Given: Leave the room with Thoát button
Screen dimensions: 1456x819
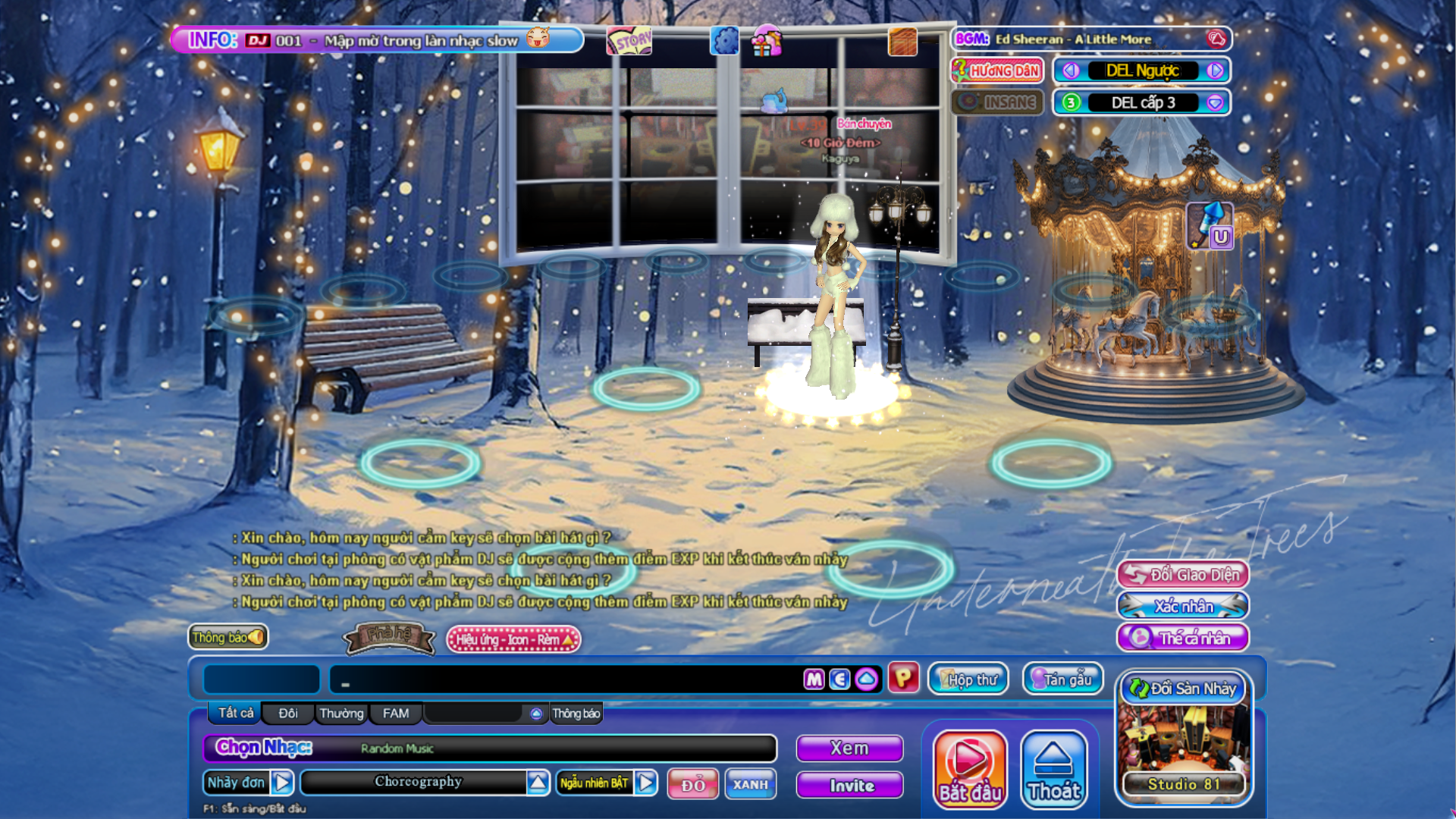Looking at the screenshot, I should 1054,768.
